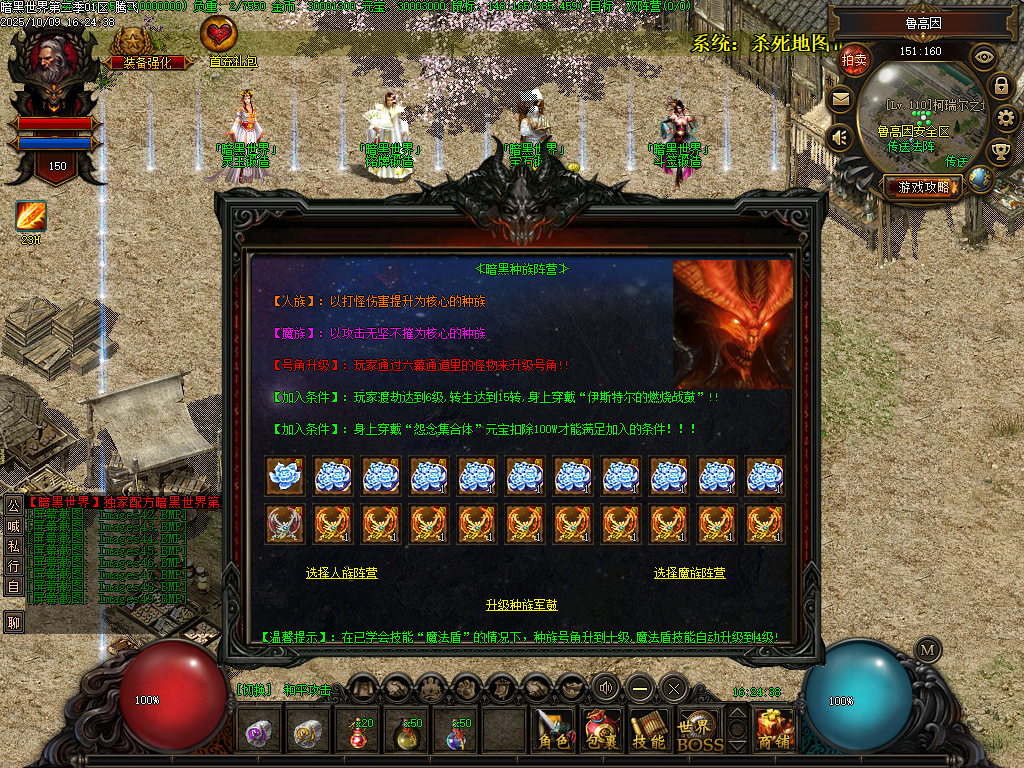
Task: Toggle the eye visibility icon near minimap
Action: (984, 57)
